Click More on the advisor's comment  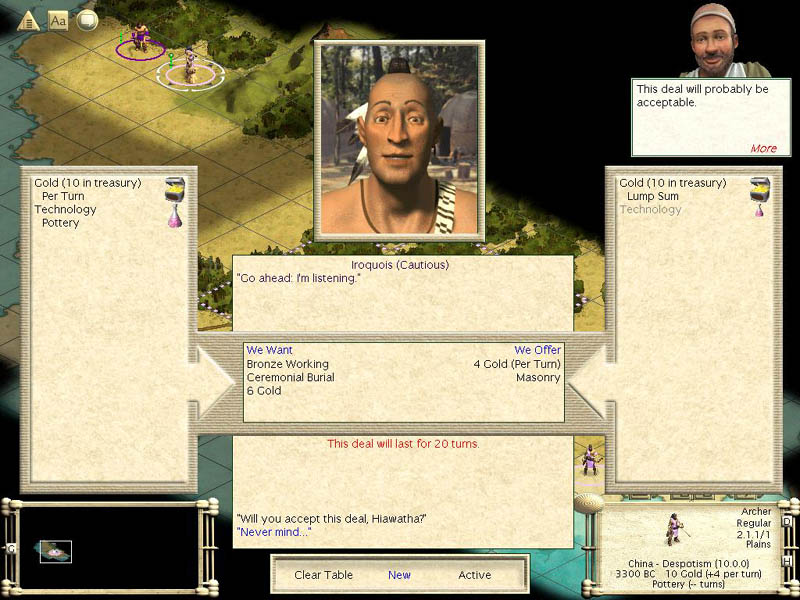763,148
